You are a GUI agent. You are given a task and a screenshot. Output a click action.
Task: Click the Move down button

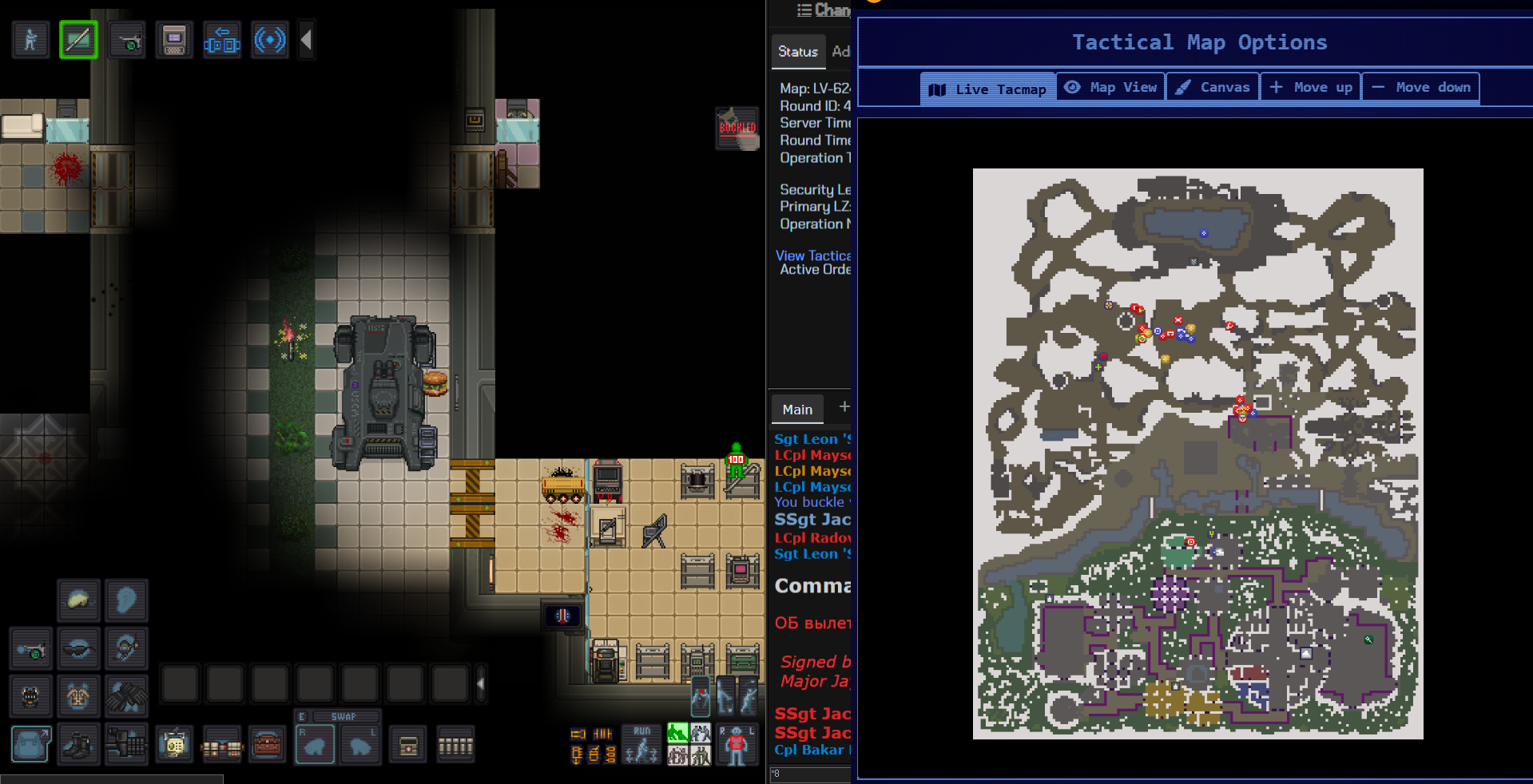click(1421, 87)
